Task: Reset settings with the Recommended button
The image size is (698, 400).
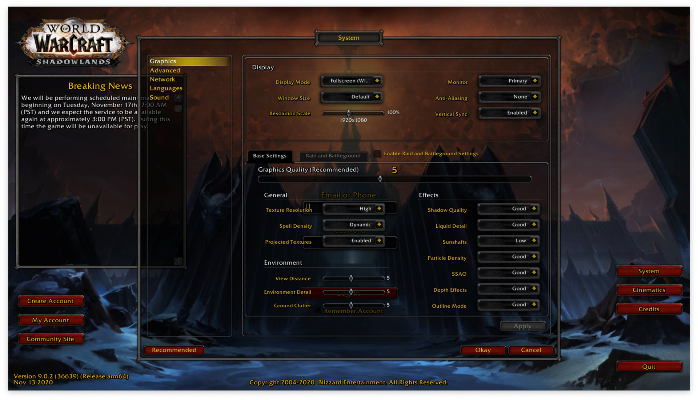Action: pos(174,350)
